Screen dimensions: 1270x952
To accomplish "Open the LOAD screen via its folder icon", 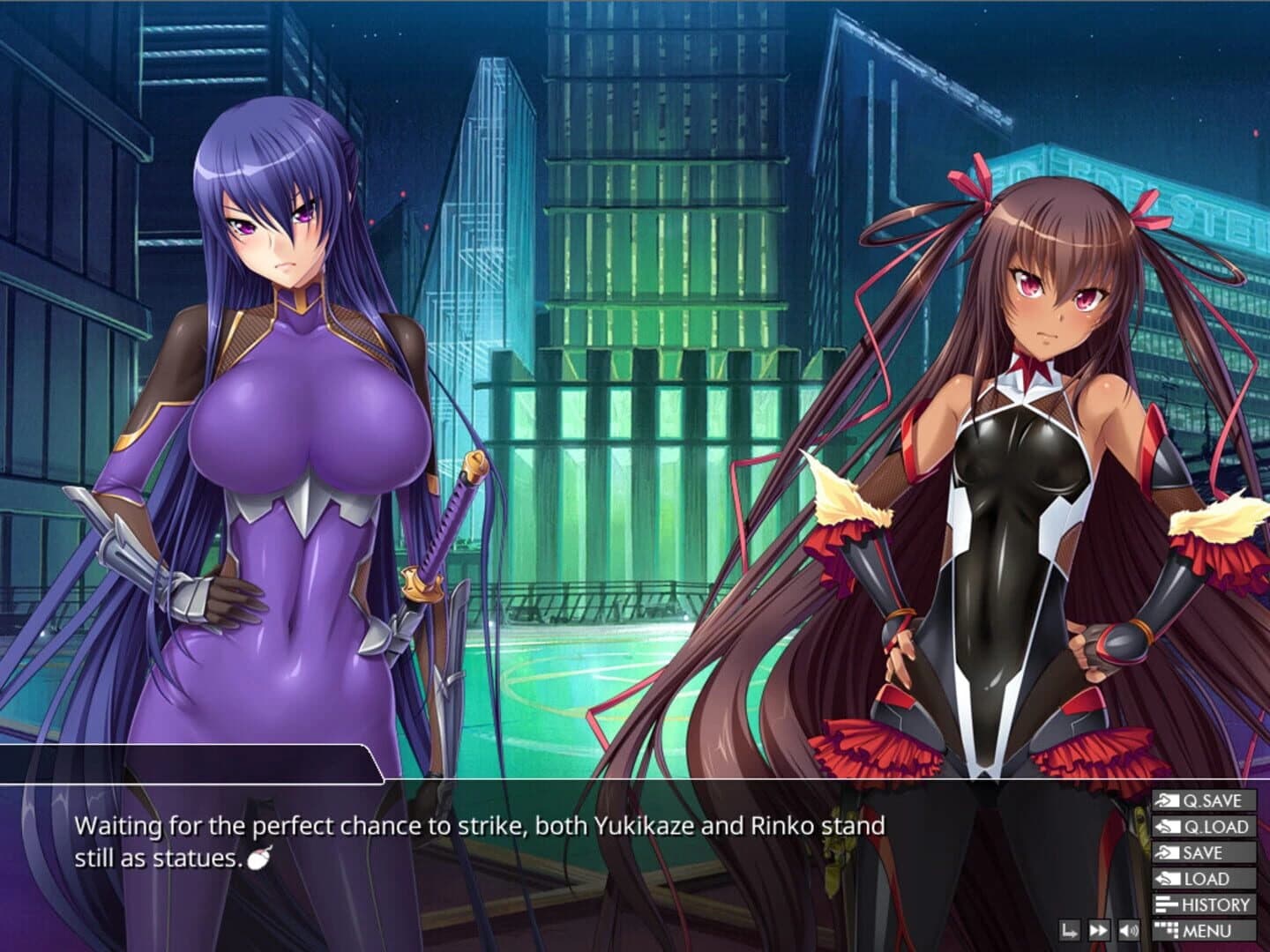I will point(1167,879).
